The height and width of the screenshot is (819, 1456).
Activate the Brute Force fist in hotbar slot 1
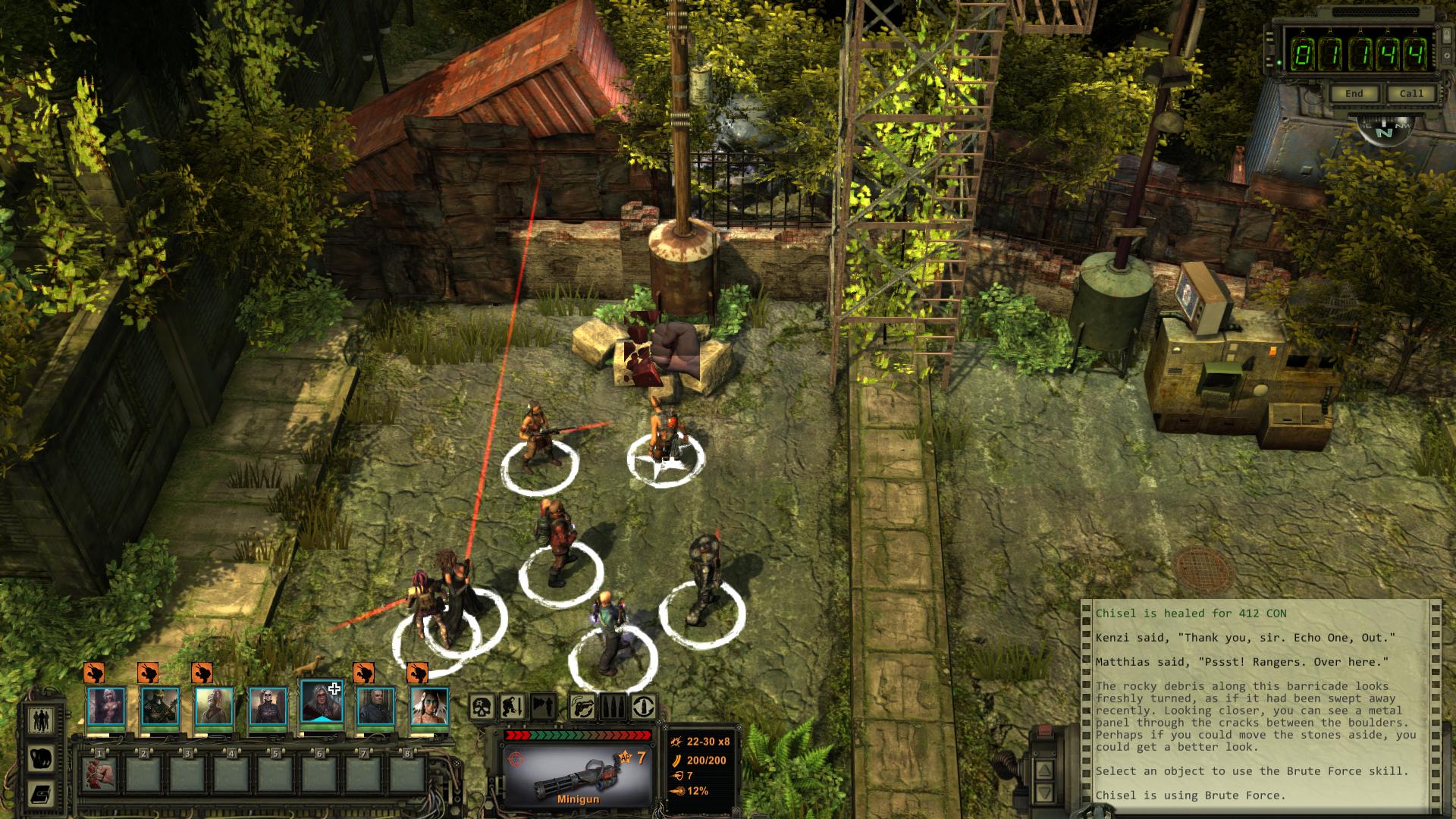(99, 773)
